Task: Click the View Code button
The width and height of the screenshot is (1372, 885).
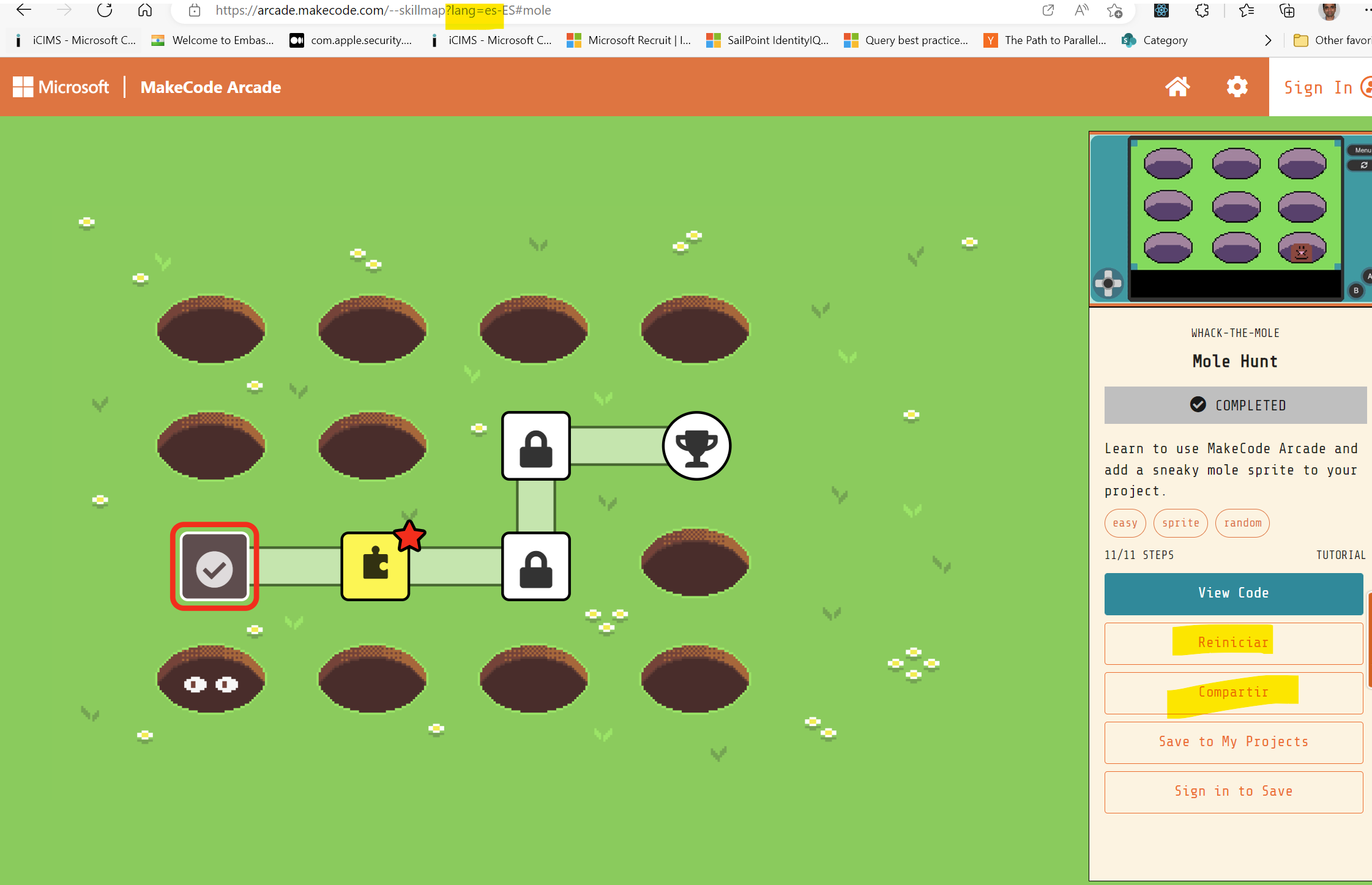Action: coord(1234,593)
